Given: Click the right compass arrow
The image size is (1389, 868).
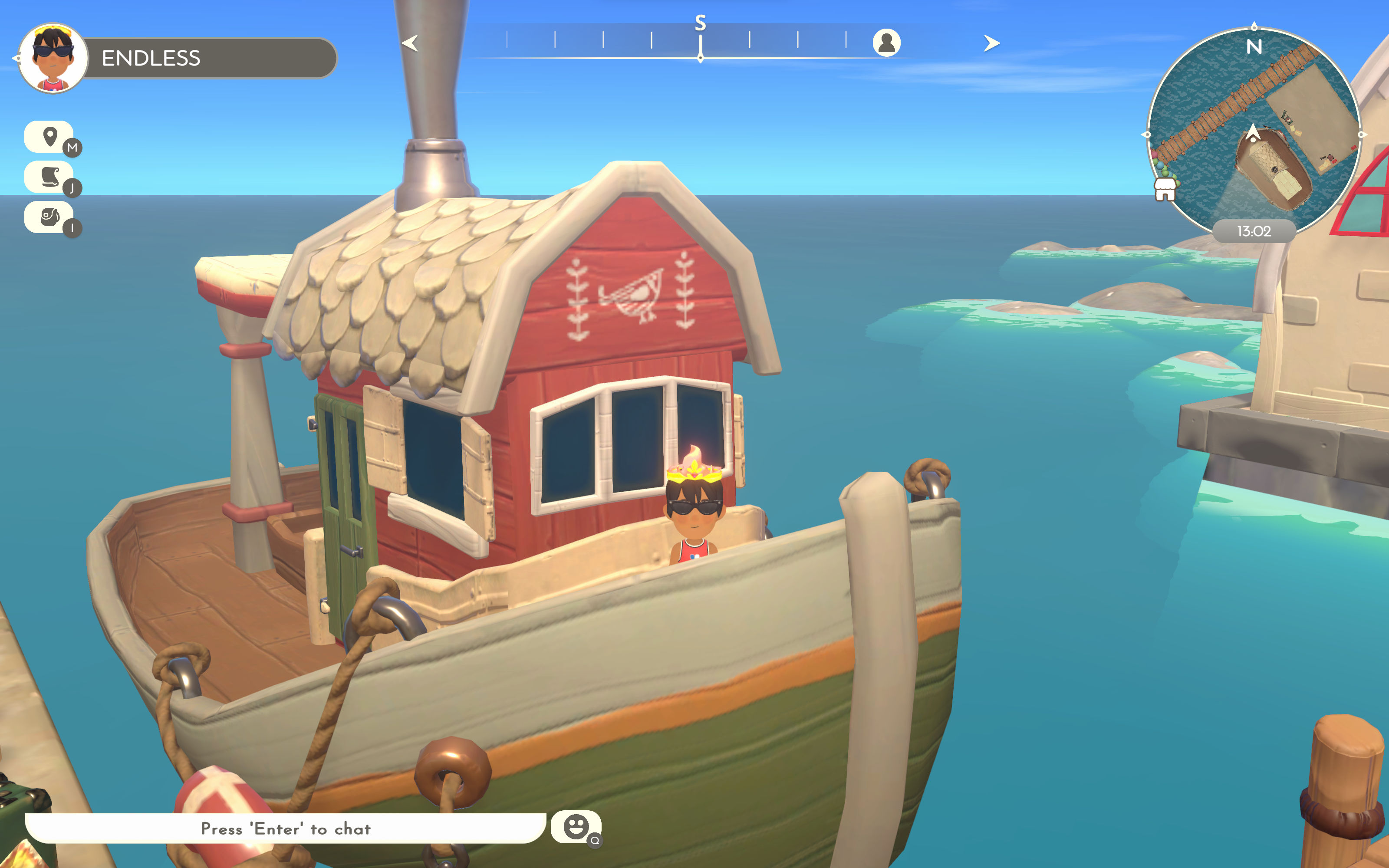Looking at the screenshot, I should coord(991,43).
